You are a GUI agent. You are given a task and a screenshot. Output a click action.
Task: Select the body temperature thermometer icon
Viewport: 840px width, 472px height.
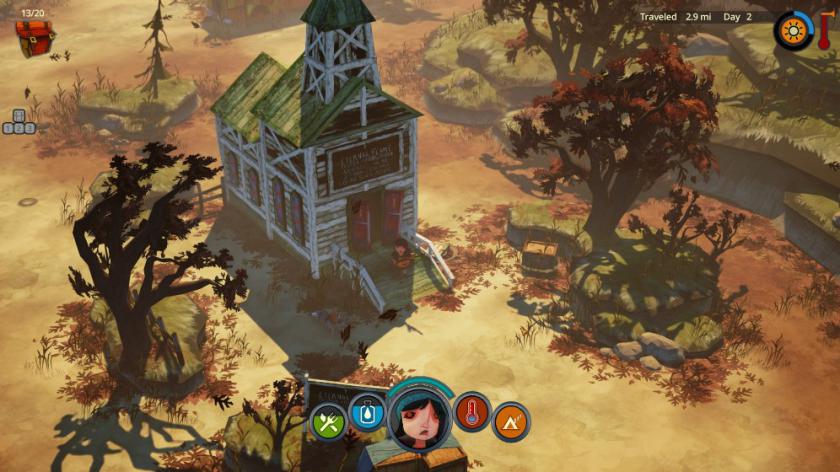[x=472, y=412]
